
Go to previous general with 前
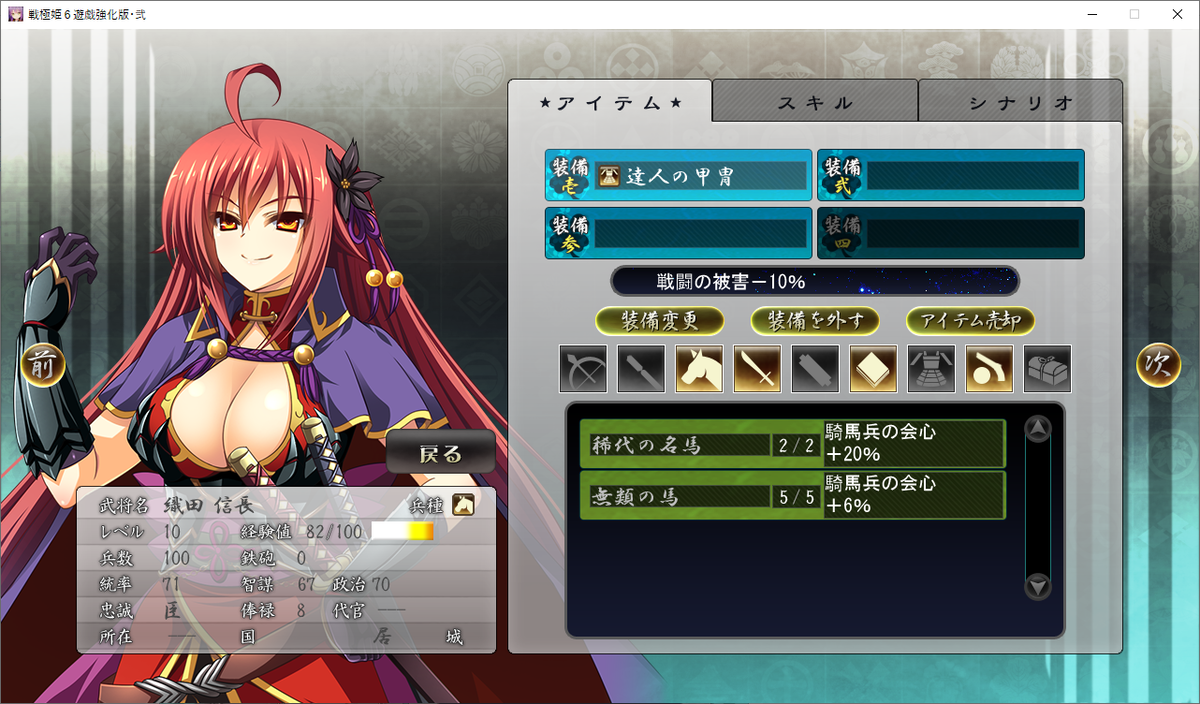point(44,366)
